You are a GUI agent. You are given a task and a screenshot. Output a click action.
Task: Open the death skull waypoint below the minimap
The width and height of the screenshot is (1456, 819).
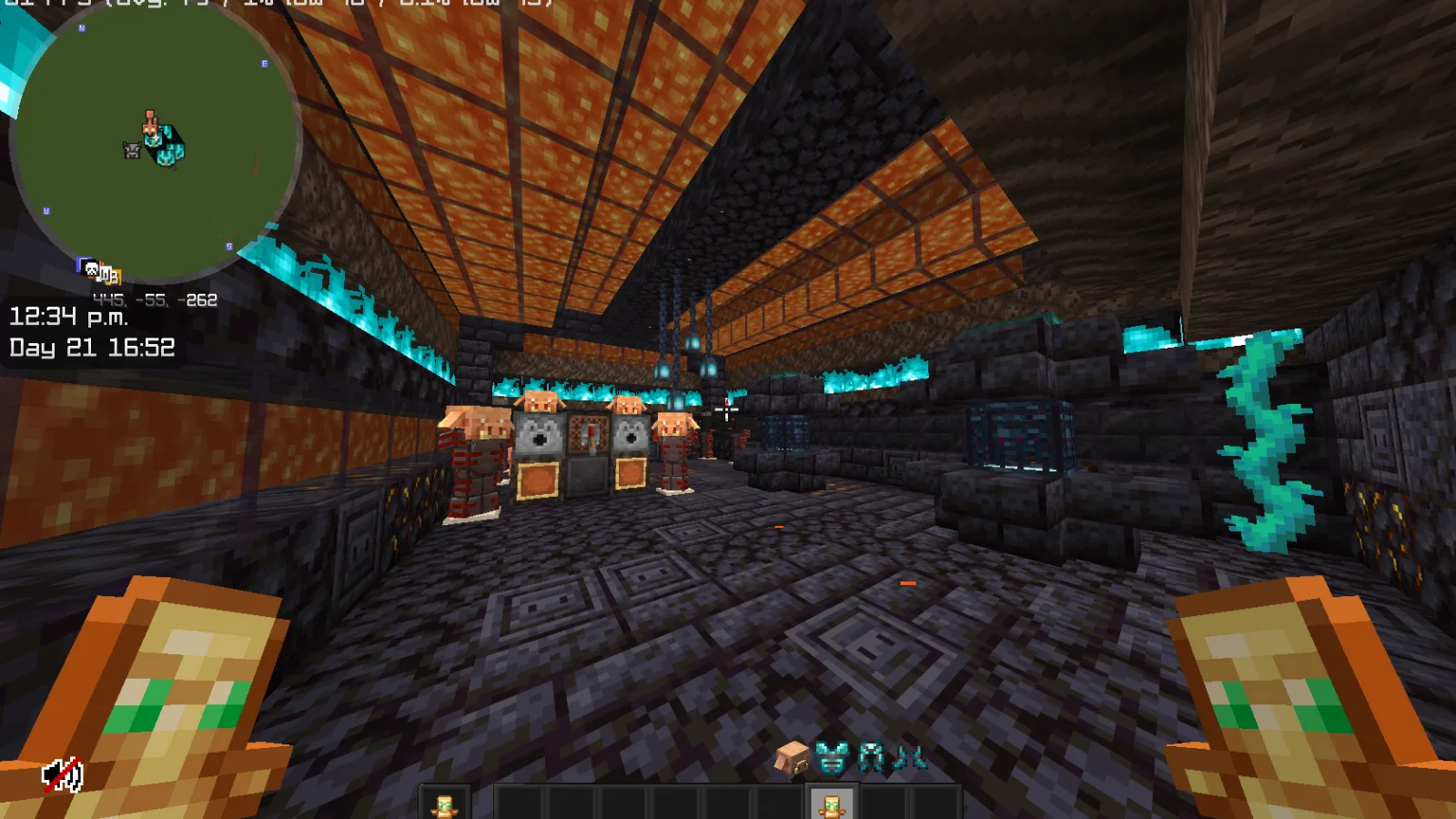tap(90, 269)
